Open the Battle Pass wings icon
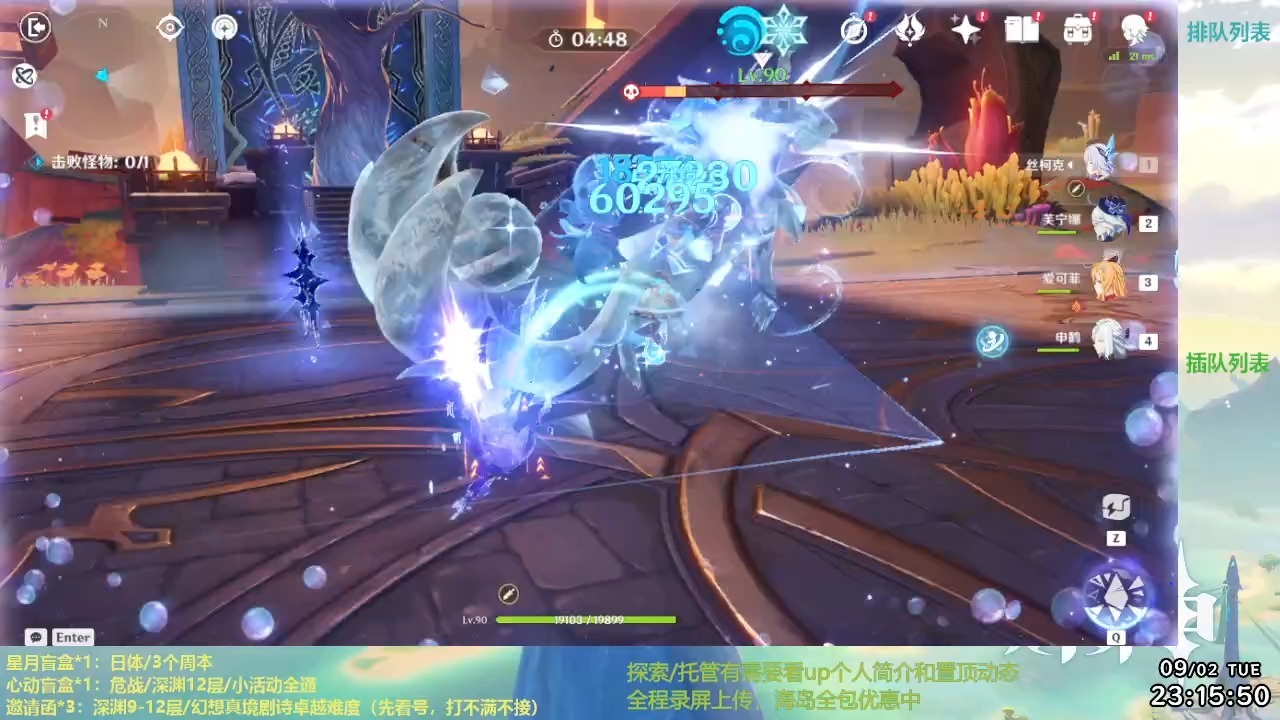The image size is (1280, 720). [x=910, y=29]
